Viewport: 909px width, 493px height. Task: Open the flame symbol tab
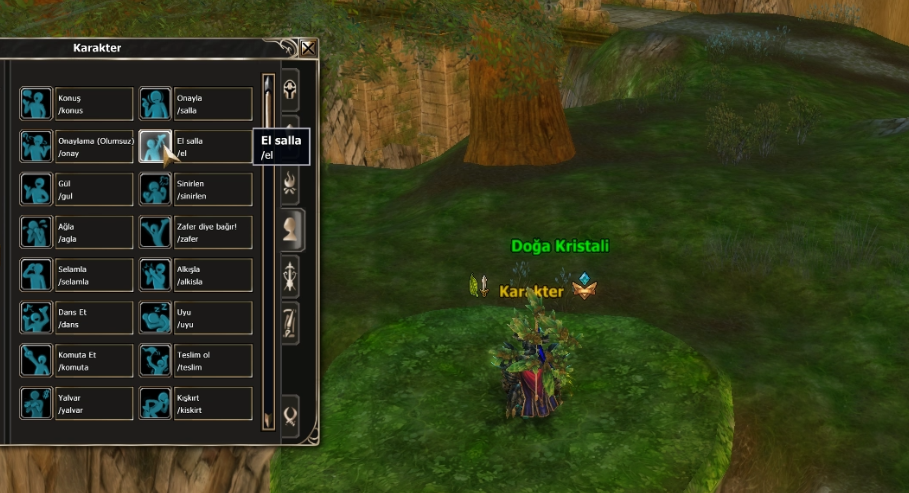(x=291, y=180)
